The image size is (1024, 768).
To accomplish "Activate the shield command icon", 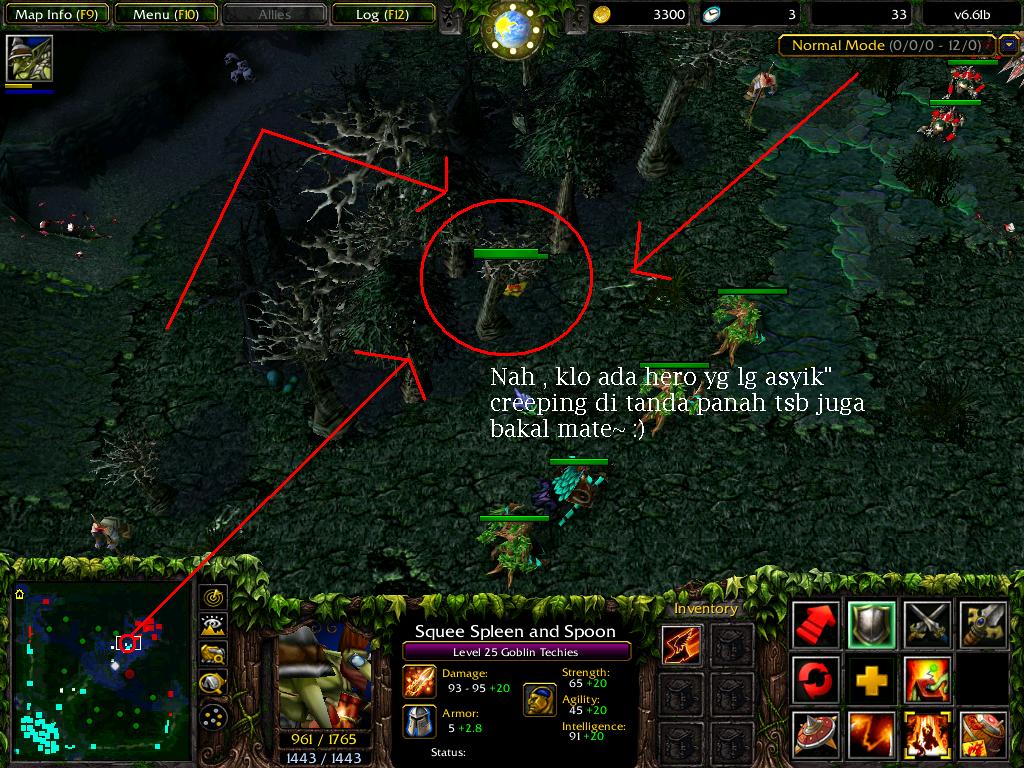I will pyautogui.click(x=871, y=625).
